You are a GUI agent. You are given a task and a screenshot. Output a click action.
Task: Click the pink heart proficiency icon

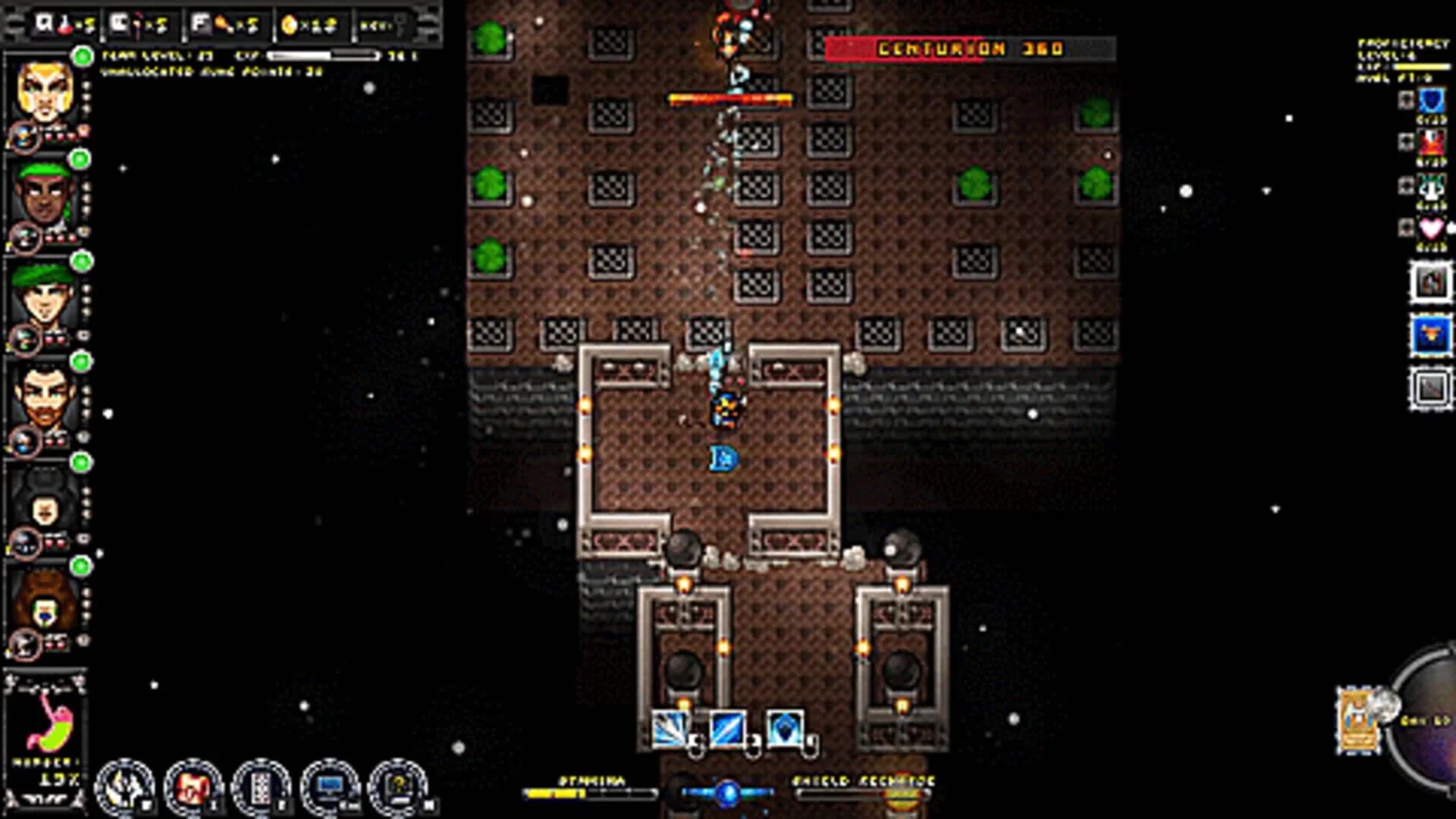tap(1430, 227)
